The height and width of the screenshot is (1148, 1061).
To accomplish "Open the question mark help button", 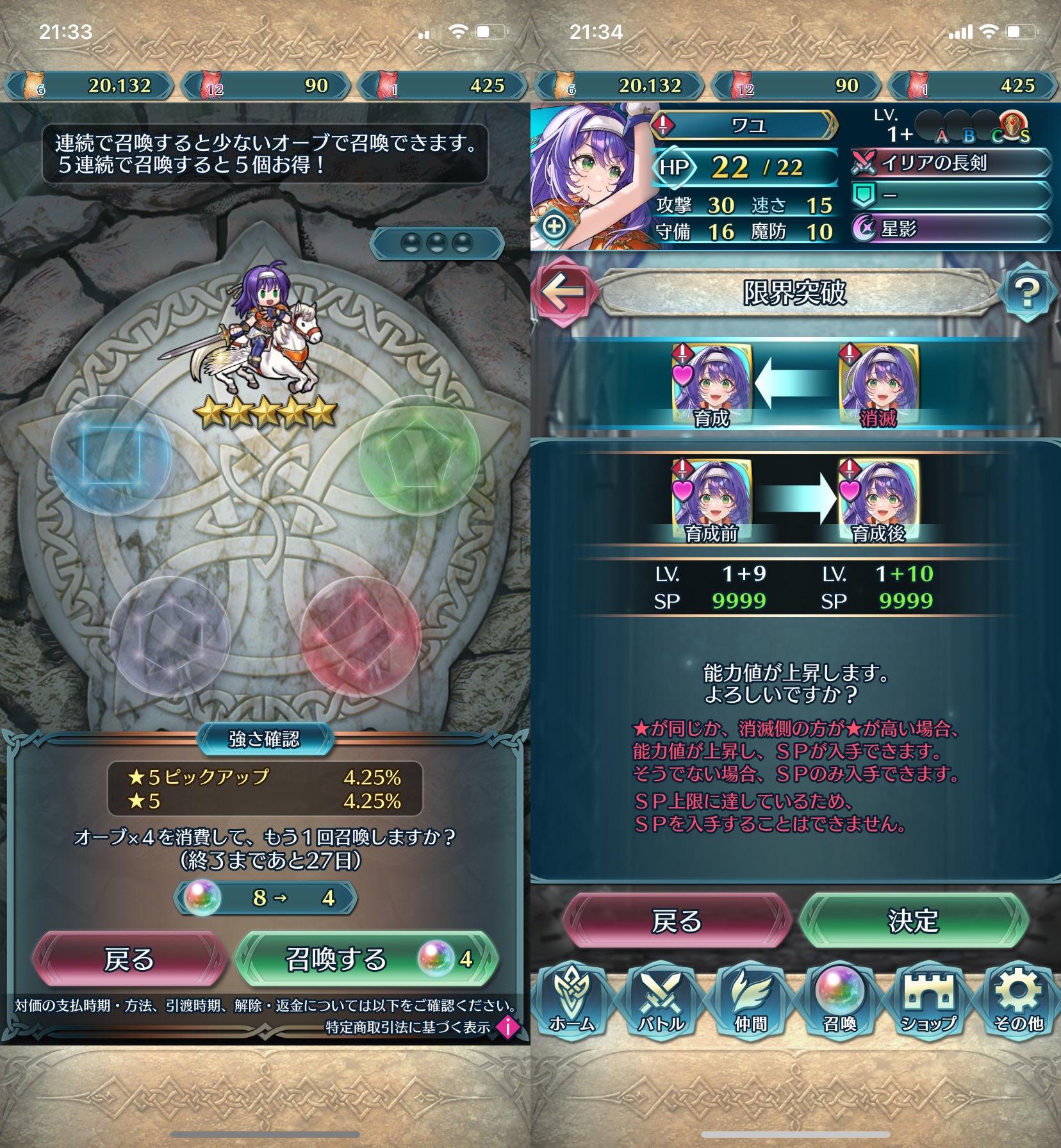I will tap(1026, 293).
